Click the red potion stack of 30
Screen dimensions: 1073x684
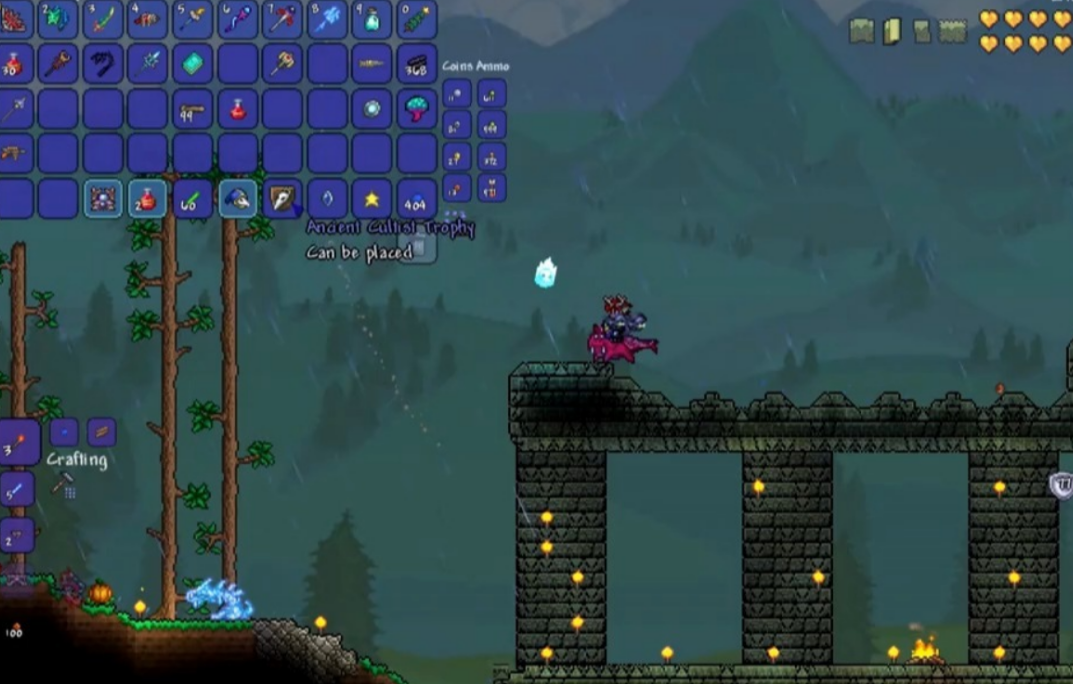tap(13, 64)
